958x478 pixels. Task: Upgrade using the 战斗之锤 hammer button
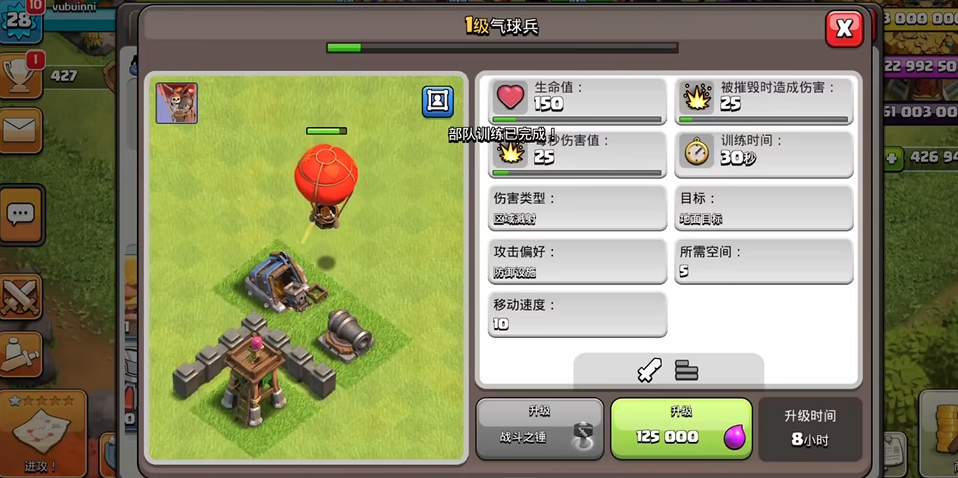click(540, 429)
